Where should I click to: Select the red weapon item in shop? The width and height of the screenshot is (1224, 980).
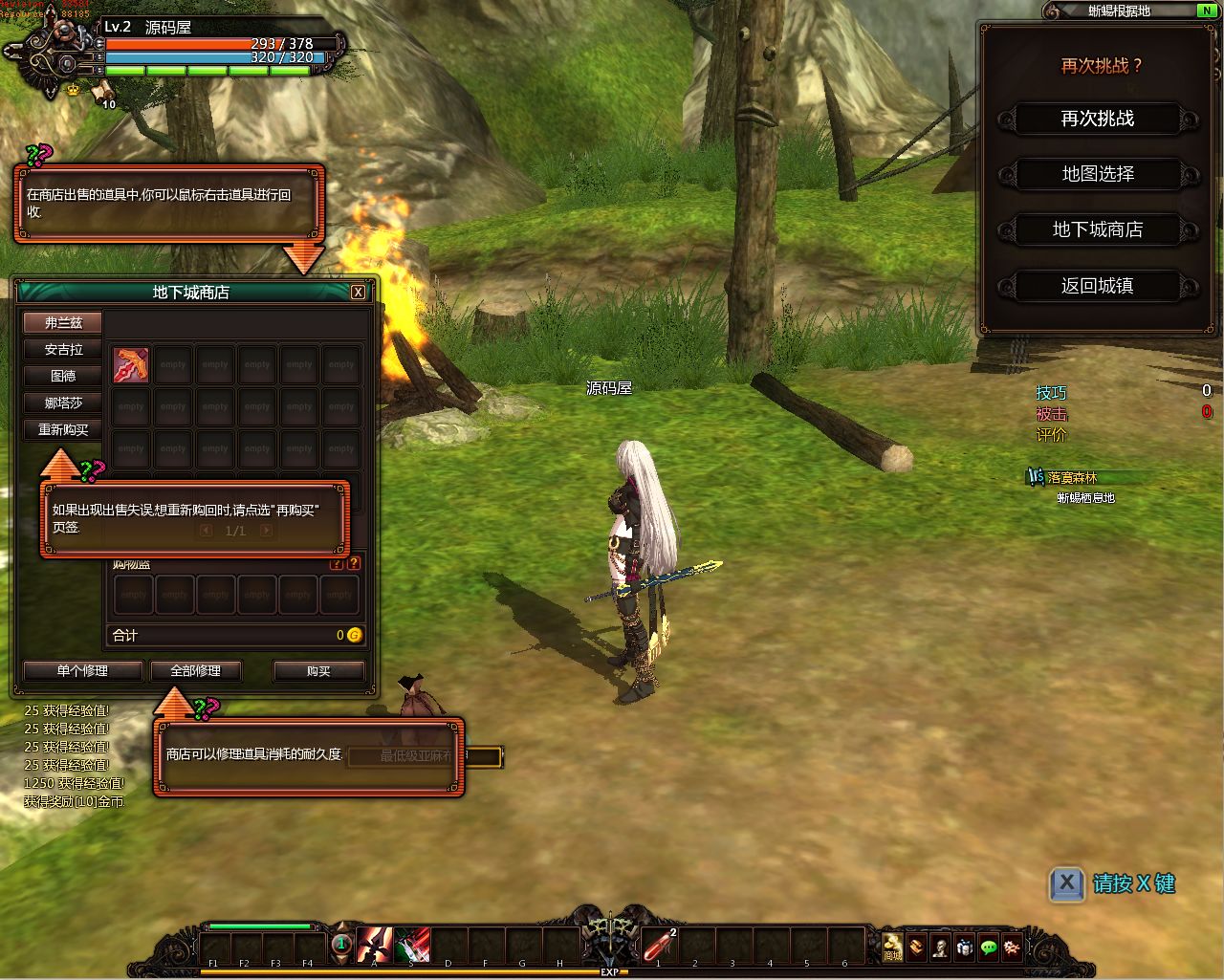click(131, 364)
